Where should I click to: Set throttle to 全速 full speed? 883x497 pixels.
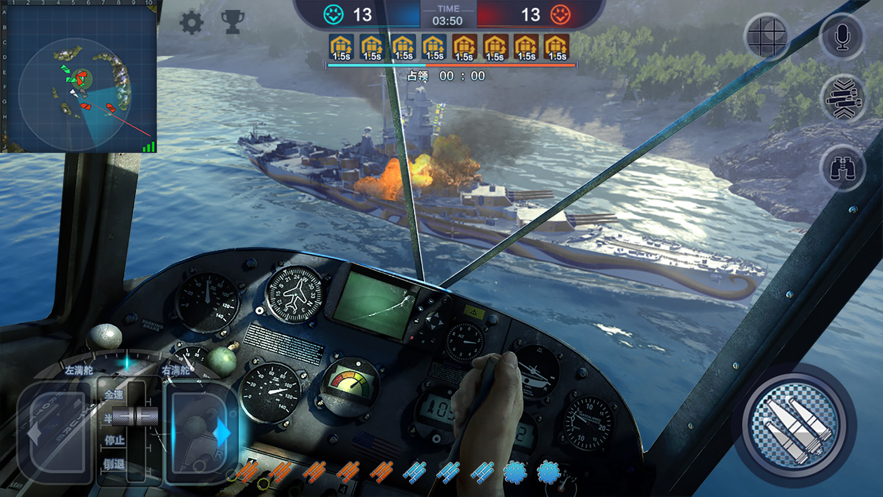pos(115,395)
